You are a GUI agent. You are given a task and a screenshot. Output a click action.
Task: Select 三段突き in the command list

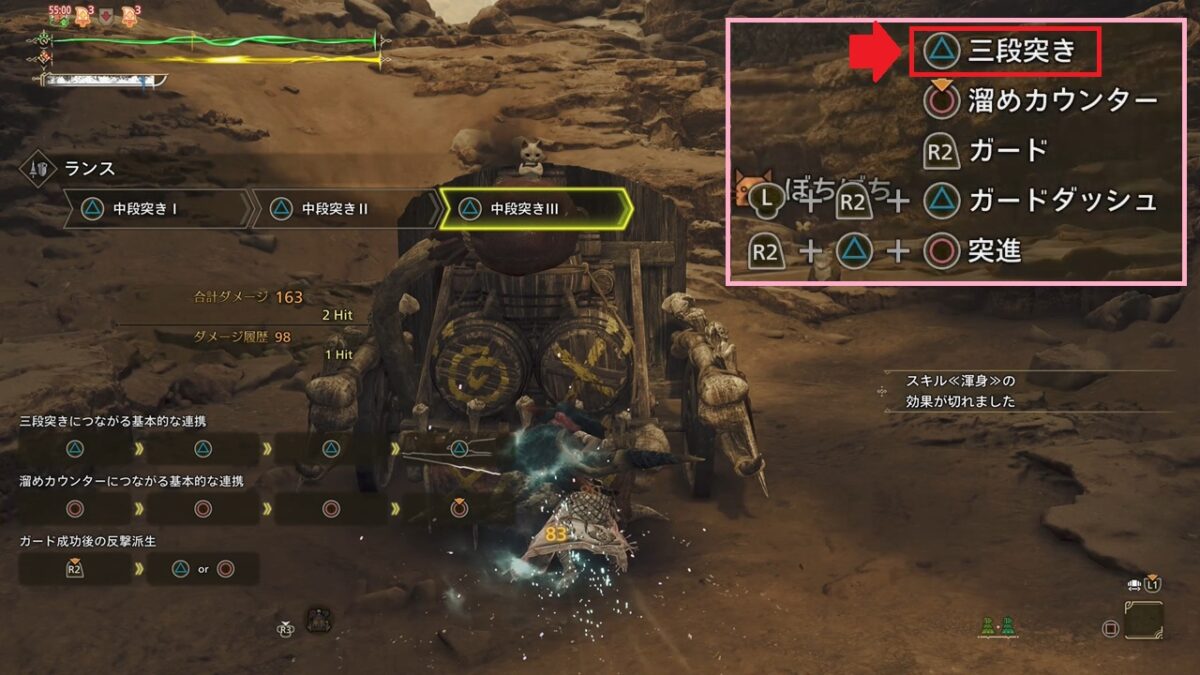pos(1005,52)
